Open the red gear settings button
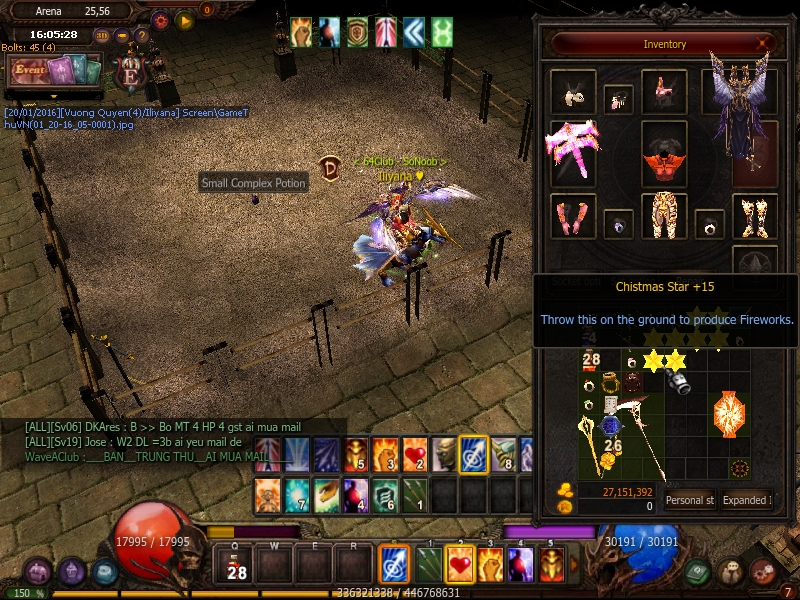The width and height of the screenshot is (800, 600). (x=160, y=20)
